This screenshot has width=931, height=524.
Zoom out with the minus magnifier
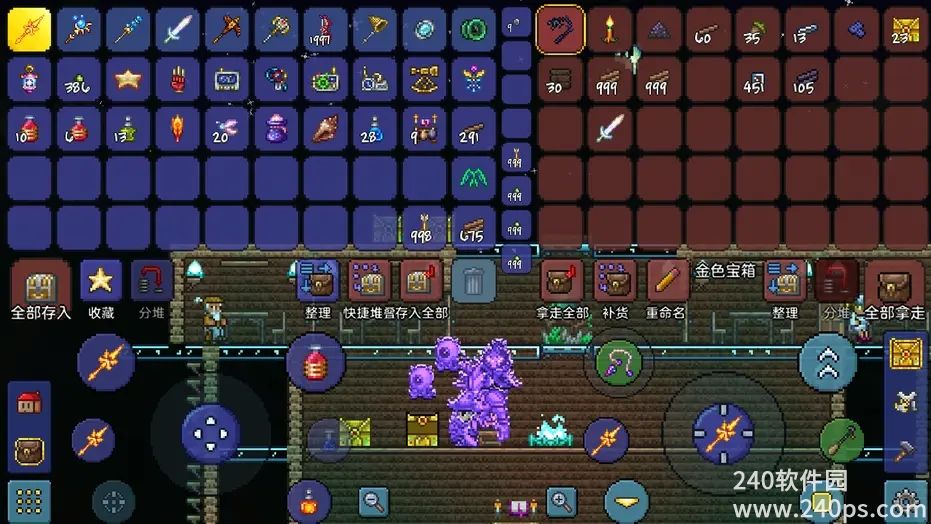tap(375, 500)
